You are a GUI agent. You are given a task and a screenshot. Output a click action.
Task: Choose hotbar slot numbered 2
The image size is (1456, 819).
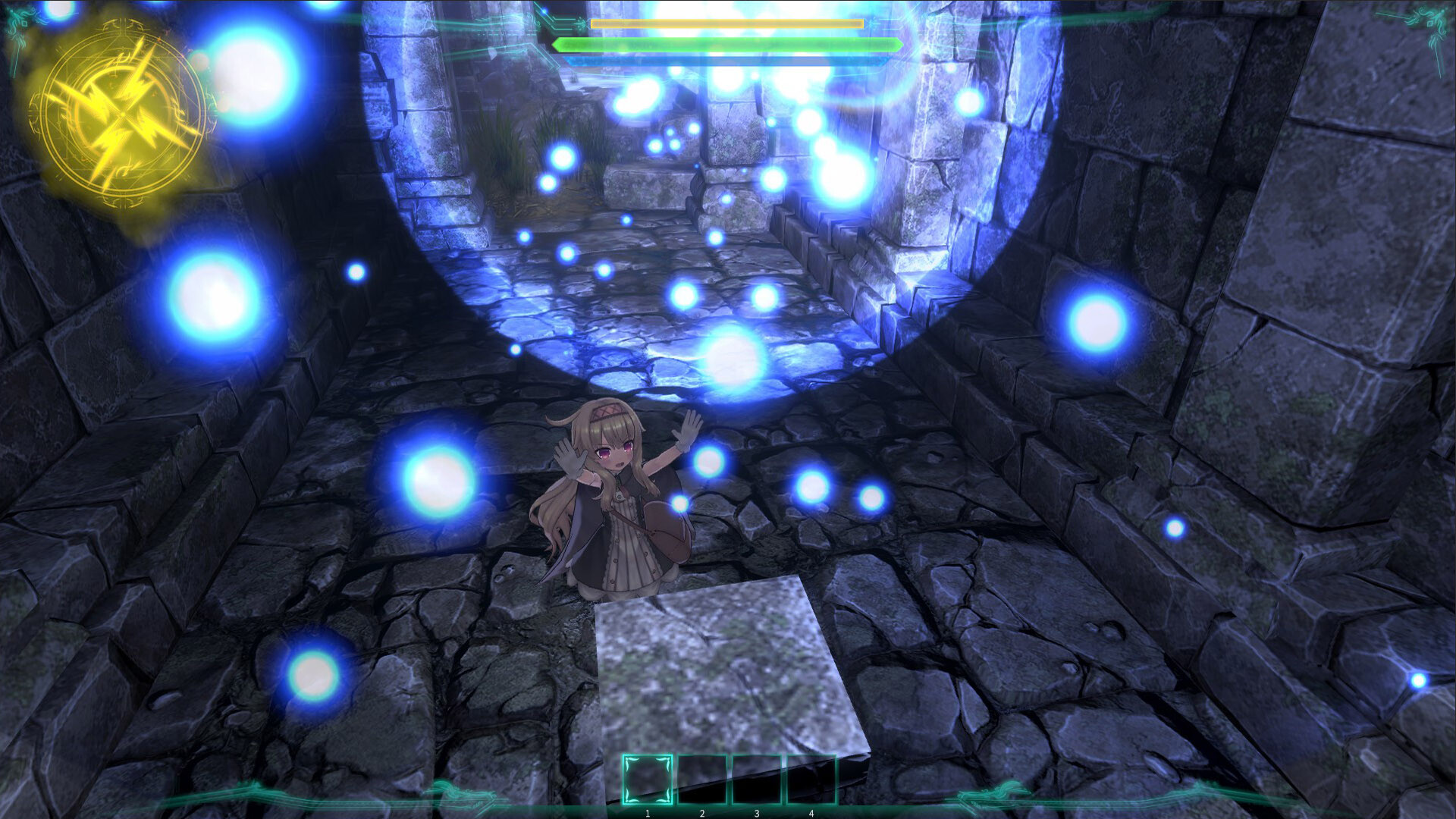702,779
